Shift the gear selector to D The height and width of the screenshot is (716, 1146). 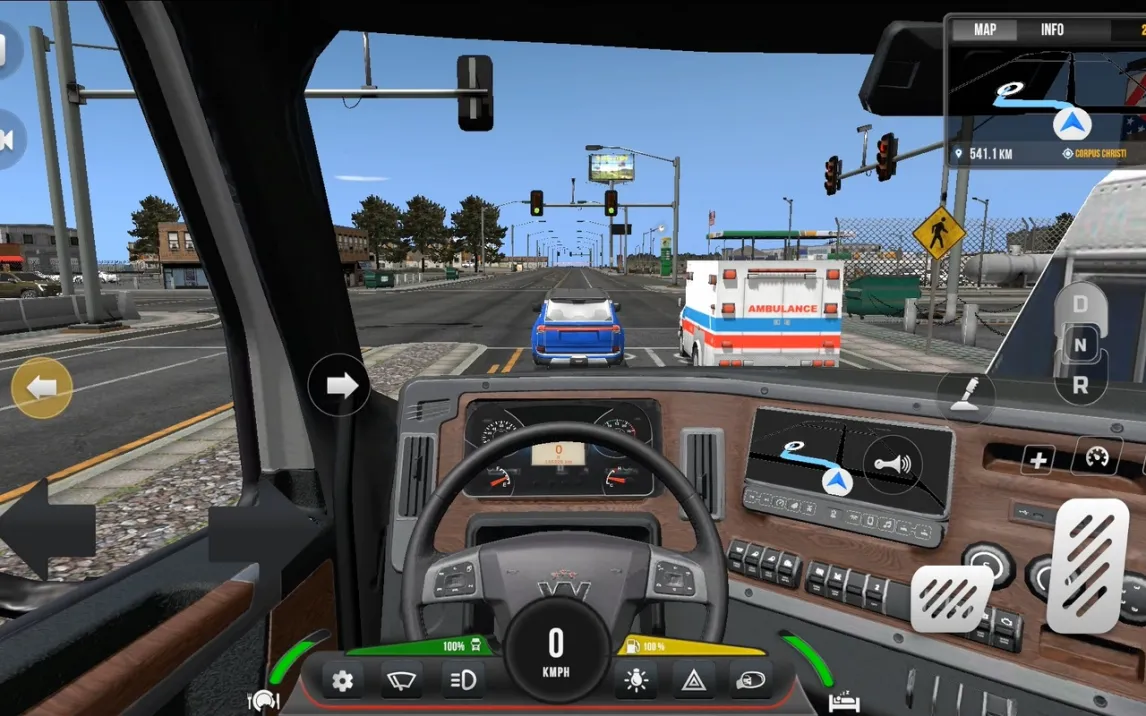(x=1080, y=303)
